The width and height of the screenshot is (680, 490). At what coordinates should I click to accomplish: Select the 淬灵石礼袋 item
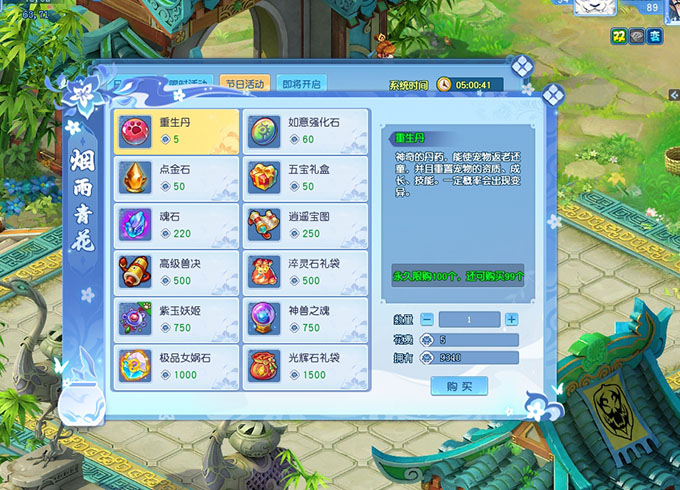[305, 272]
